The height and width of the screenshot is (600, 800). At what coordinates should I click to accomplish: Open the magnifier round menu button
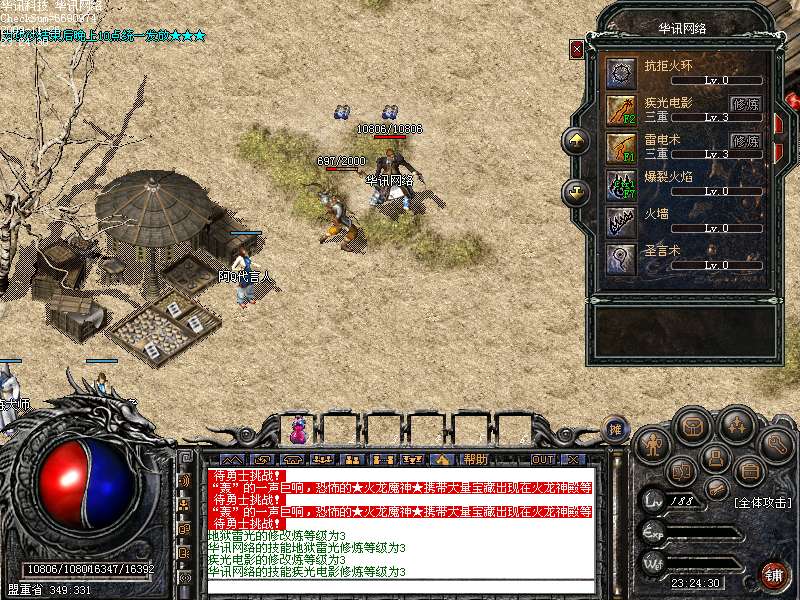[x=776, y=443]
